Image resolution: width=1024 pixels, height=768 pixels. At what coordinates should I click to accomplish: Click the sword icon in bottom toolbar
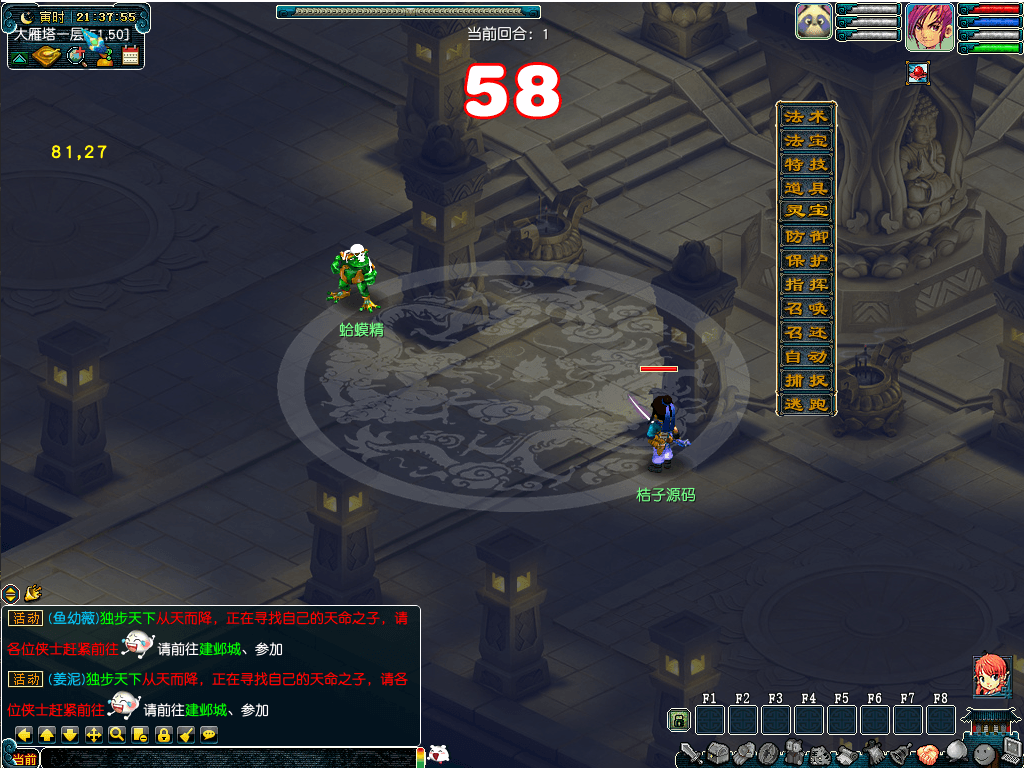click(690, 753)
